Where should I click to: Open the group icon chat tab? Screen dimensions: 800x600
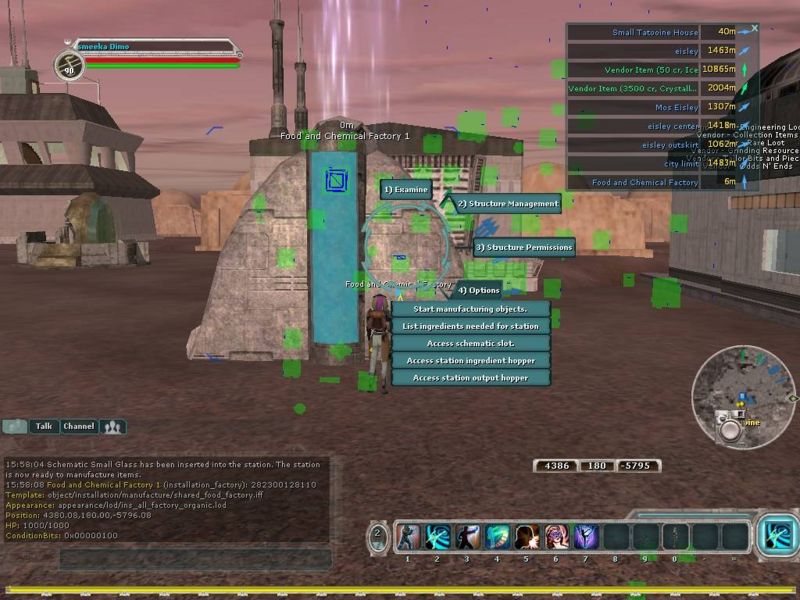[x=113, y=427]
